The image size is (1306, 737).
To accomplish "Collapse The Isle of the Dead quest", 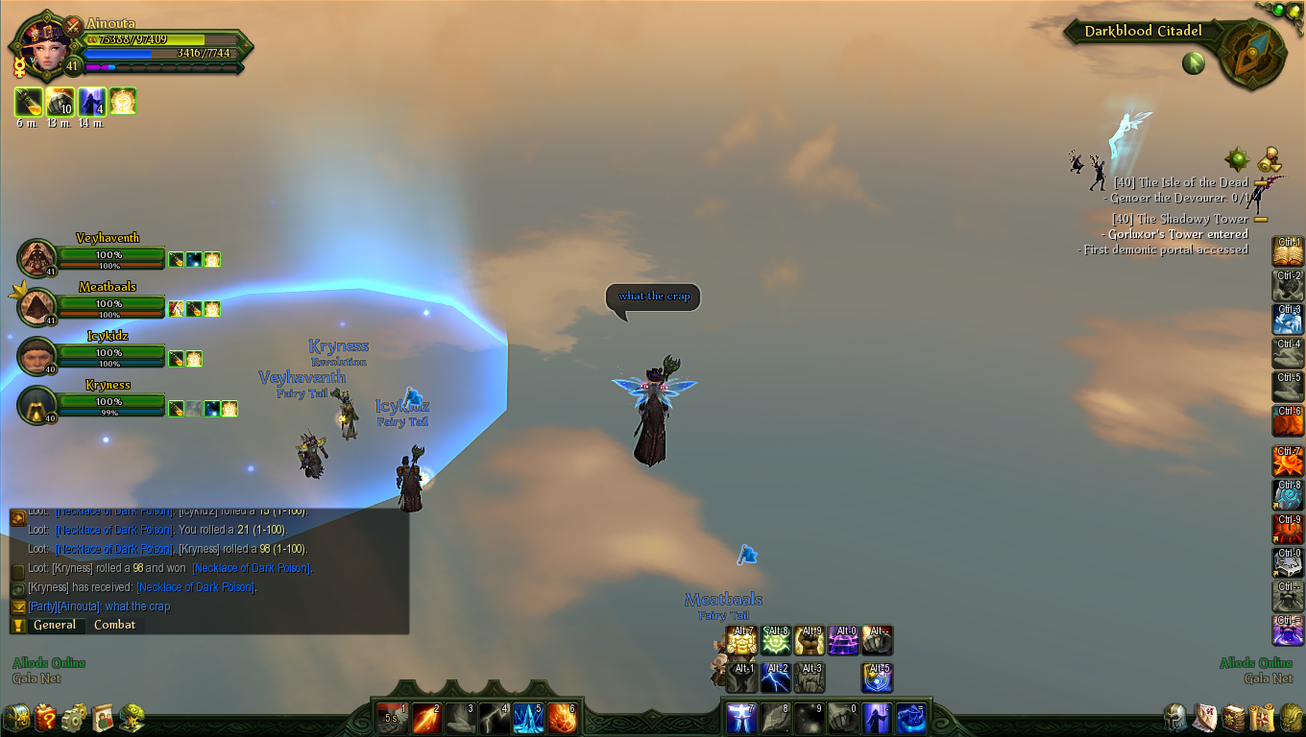I will (x=1263, y=183).
